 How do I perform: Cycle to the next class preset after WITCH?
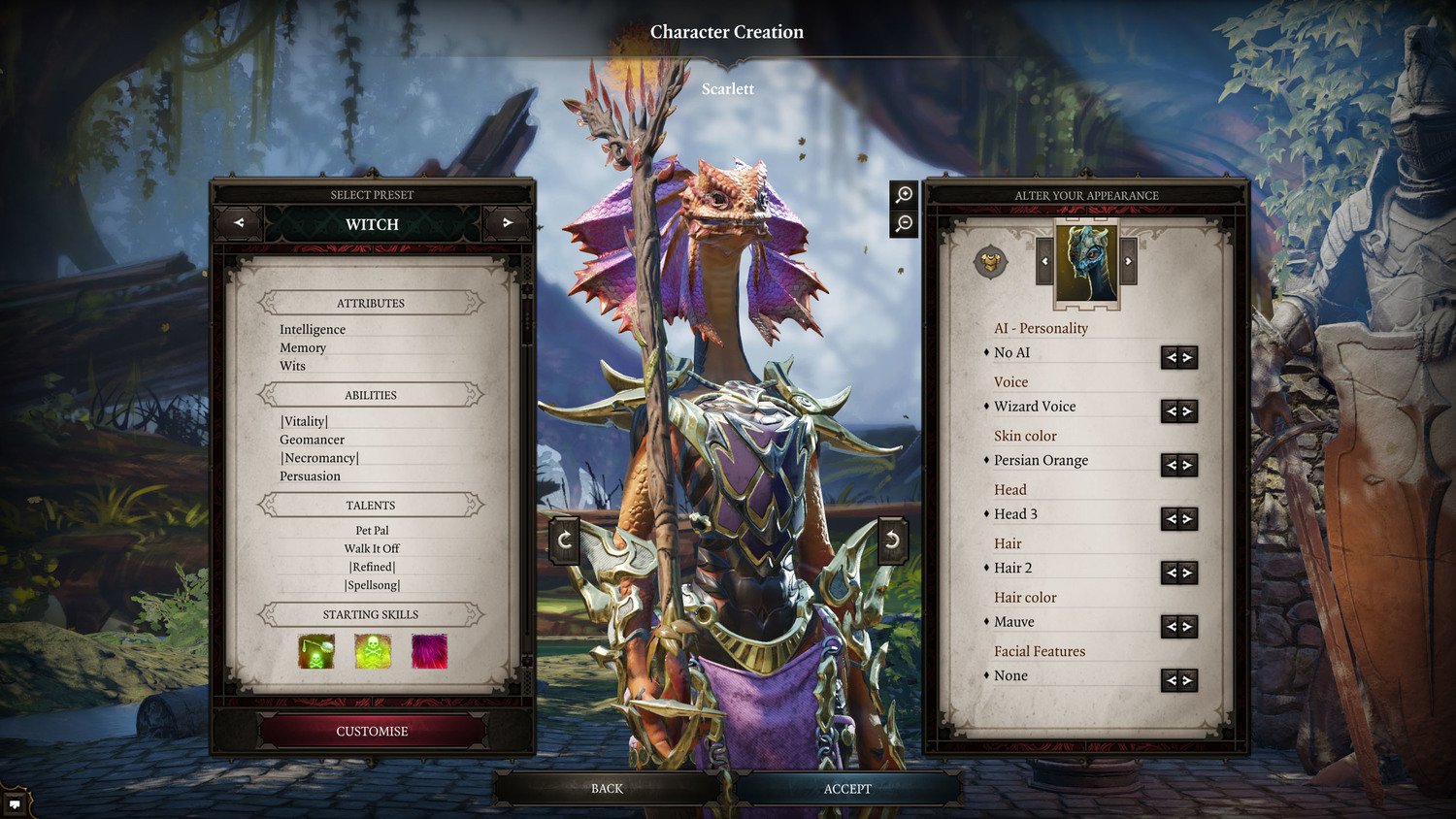[x=508, y=223]
